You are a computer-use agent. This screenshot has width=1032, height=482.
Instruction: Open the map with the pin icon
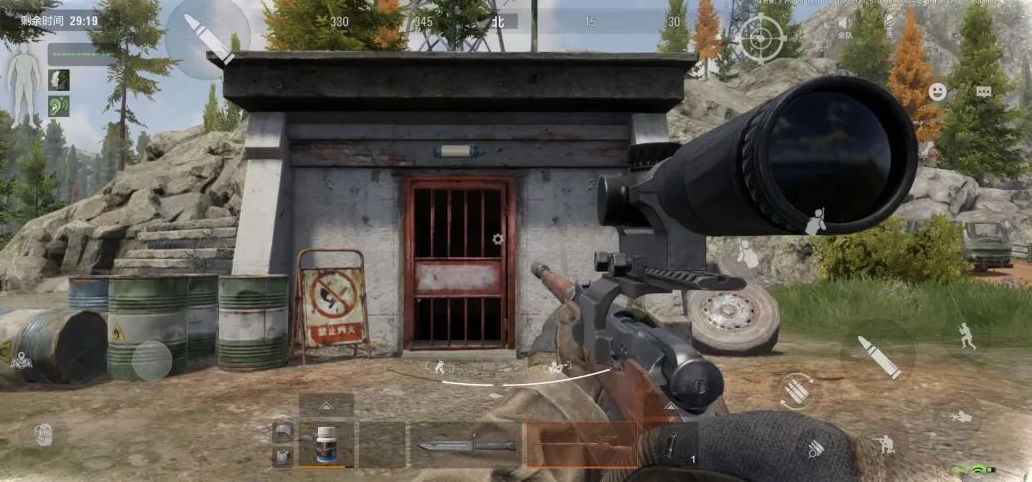[x=22, y=360]
